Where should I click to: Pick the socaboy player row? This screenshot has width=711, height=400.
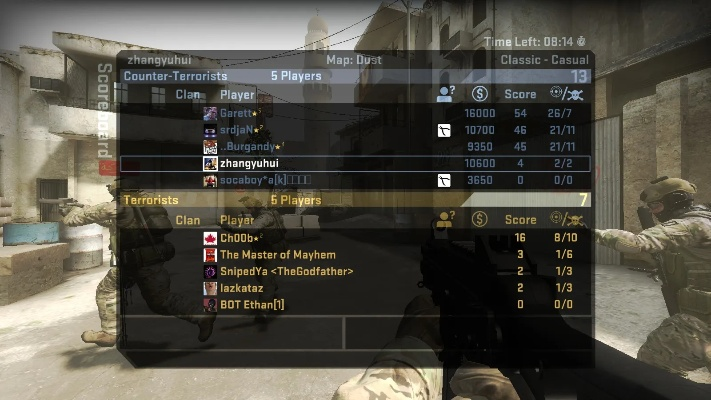point(265,180)
